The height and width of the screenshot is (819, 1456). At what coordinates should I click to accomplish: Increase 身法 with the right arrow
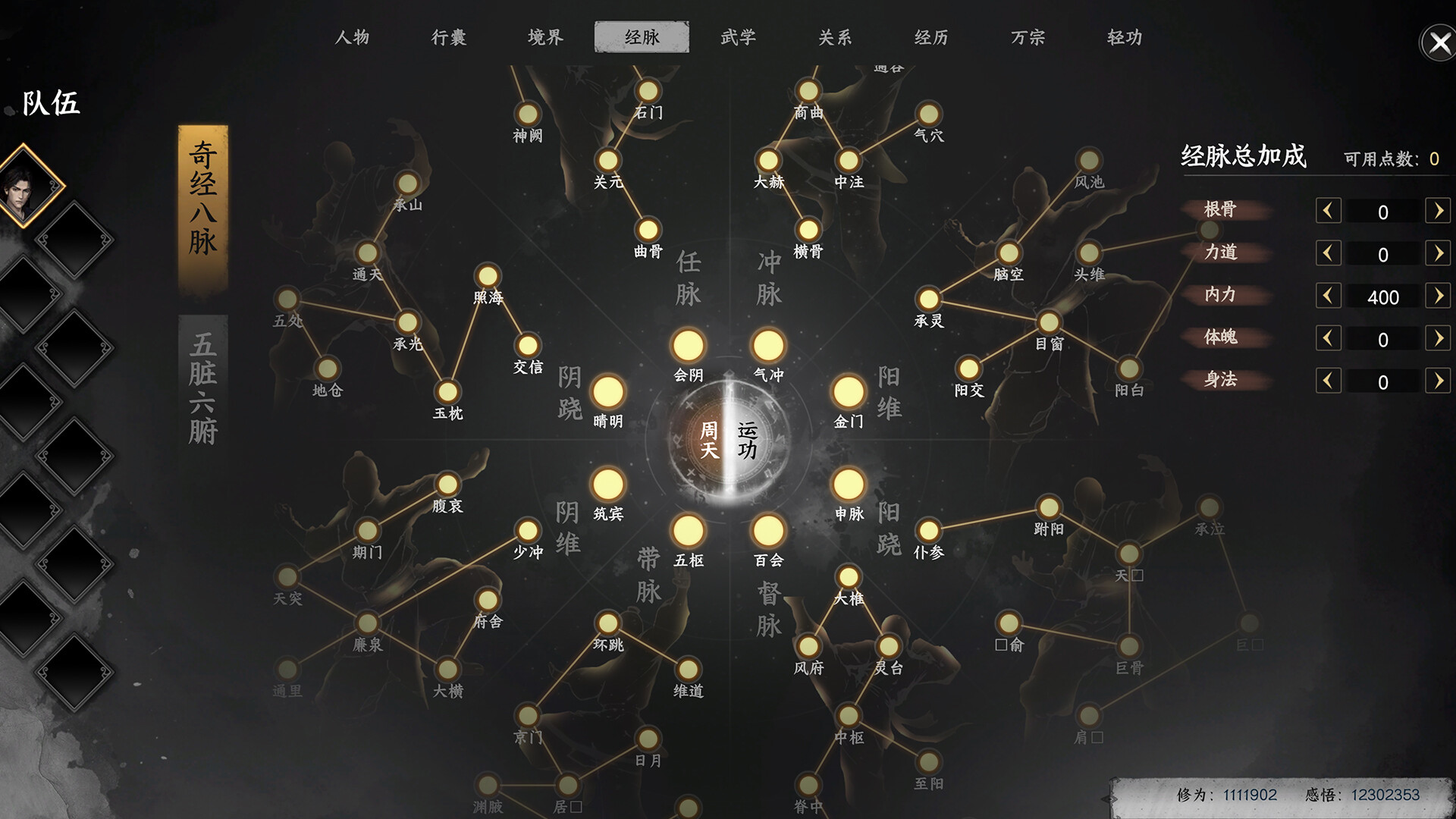pos(1439,381)
